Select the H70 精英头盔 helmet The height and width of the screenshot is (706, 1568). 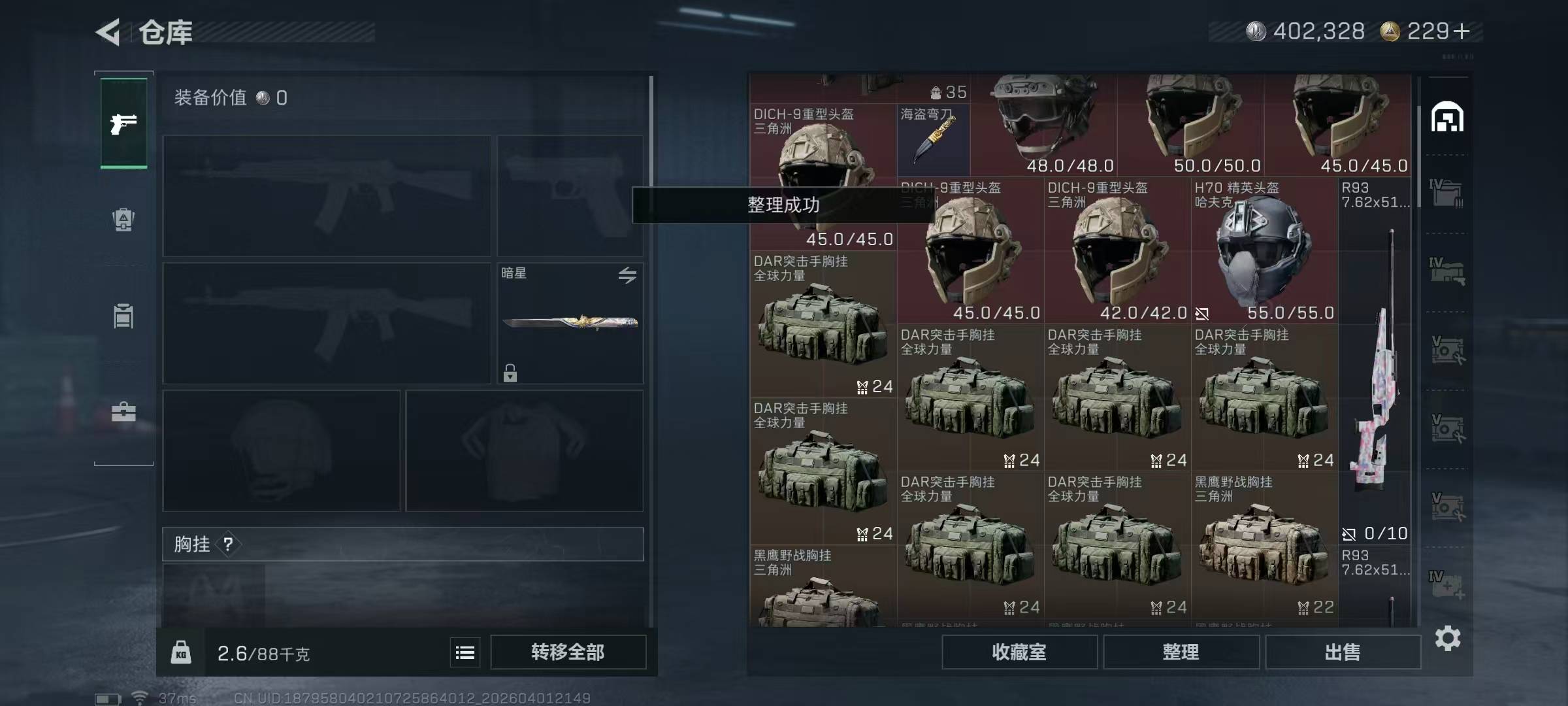[1264, 252]
